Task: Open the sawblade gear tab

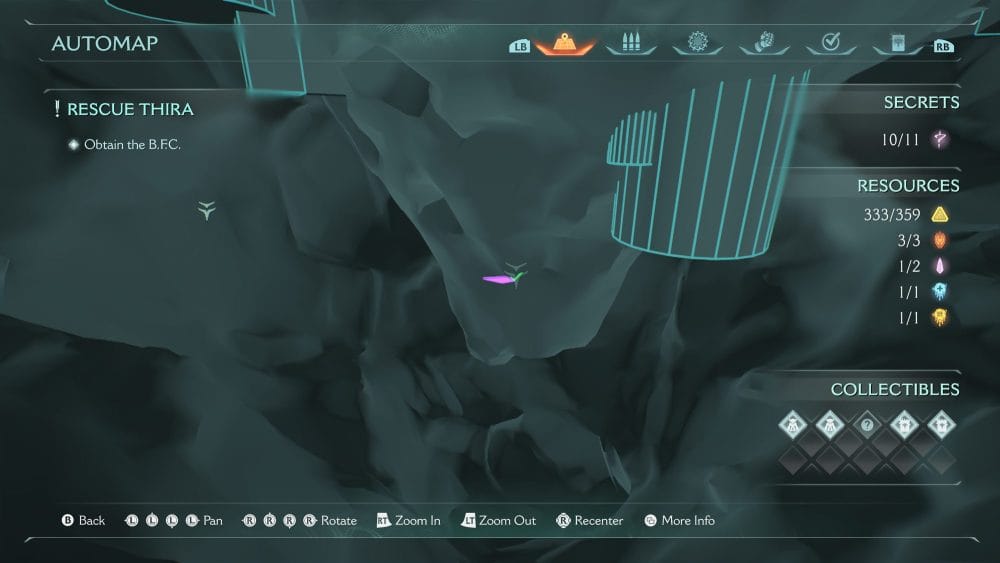Action: coord(697,43)
